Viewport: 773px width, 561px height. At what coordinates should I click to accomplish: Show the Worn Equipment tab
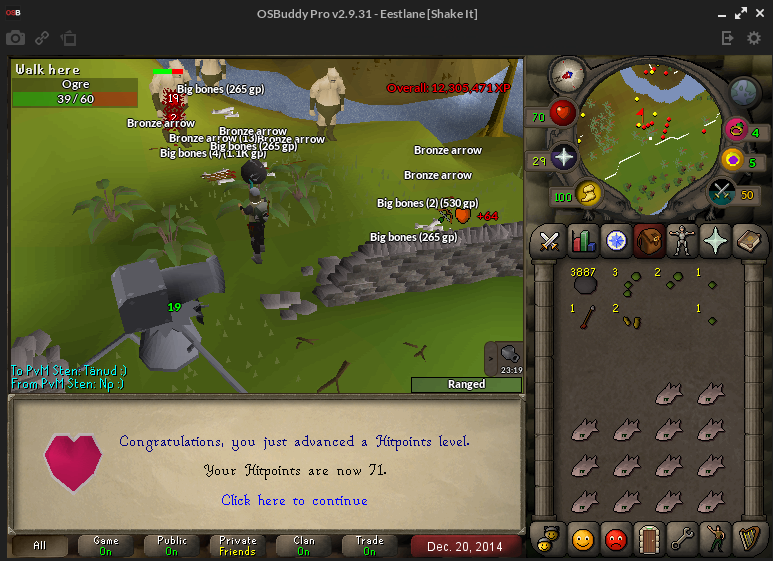(x=682, y=240)
